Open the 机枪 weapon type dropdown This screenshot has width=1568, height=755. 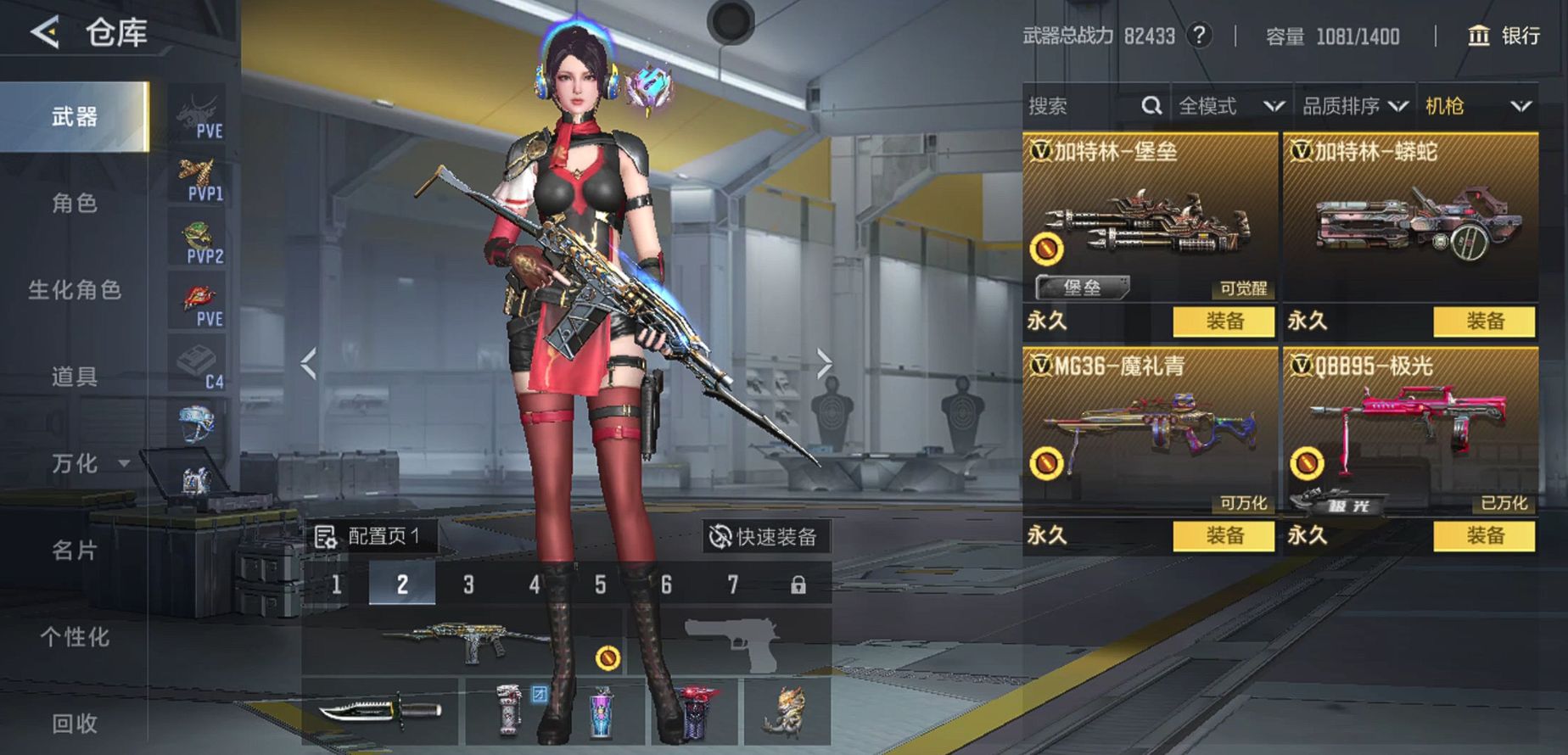1477,106
